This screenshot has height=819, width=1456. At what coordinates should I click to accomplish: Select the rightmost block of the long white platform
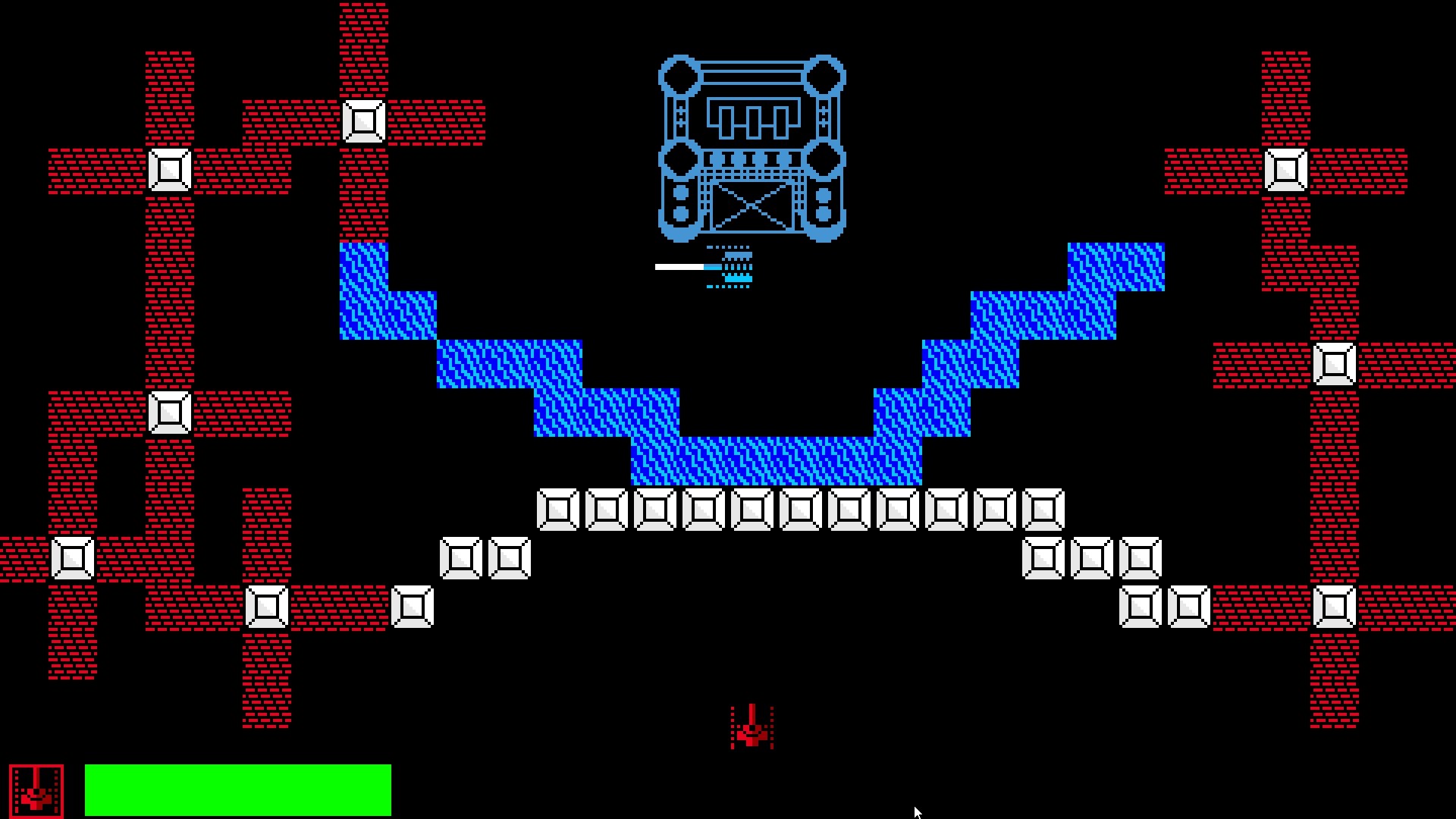[x=1045, y=510]
